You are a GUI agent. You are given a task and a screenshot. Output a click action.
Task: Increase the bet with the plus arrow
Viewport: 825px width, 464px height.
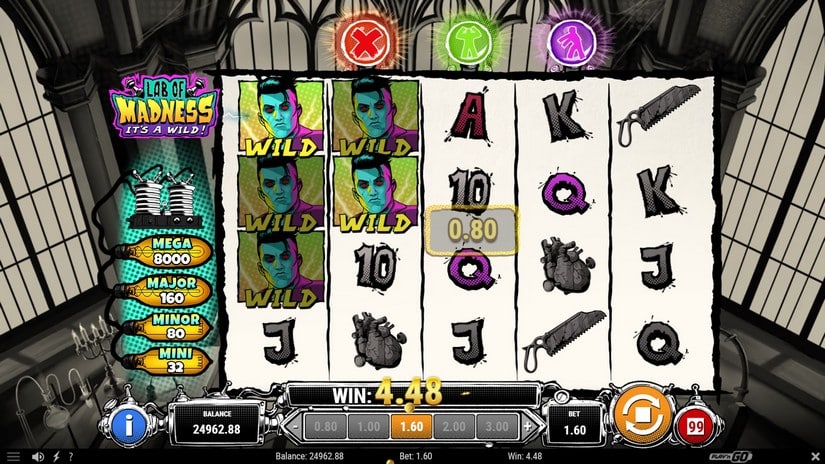527,425
